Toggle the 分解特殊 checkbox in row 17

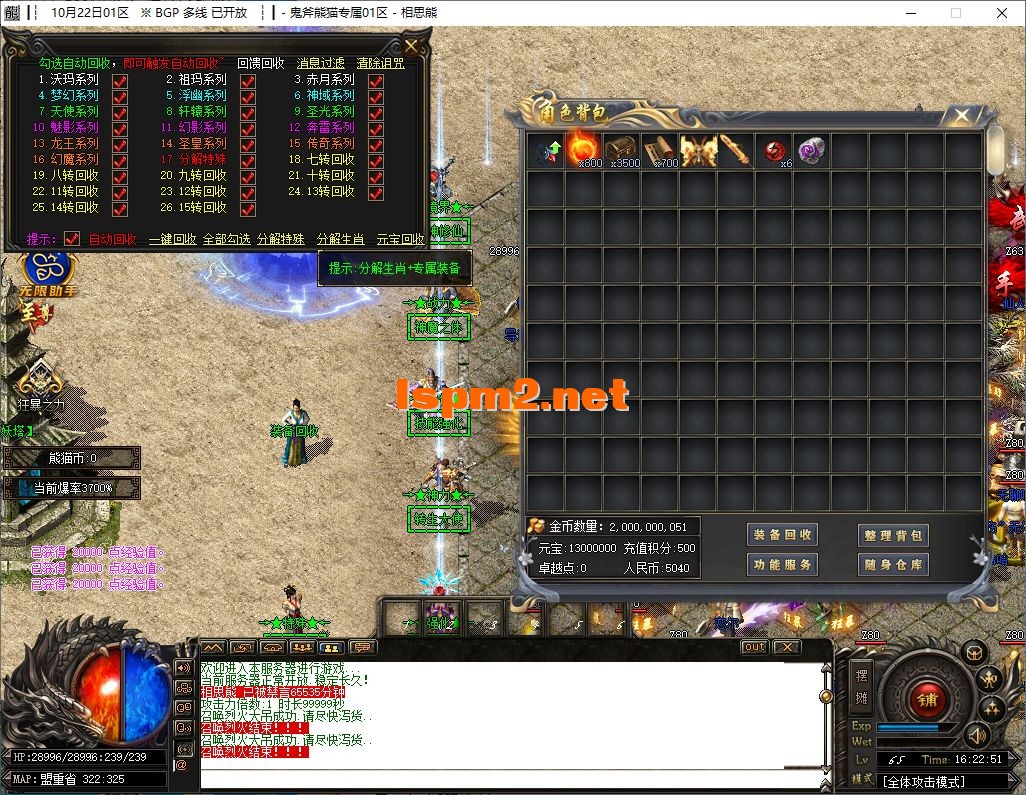(x=248, y=160)
